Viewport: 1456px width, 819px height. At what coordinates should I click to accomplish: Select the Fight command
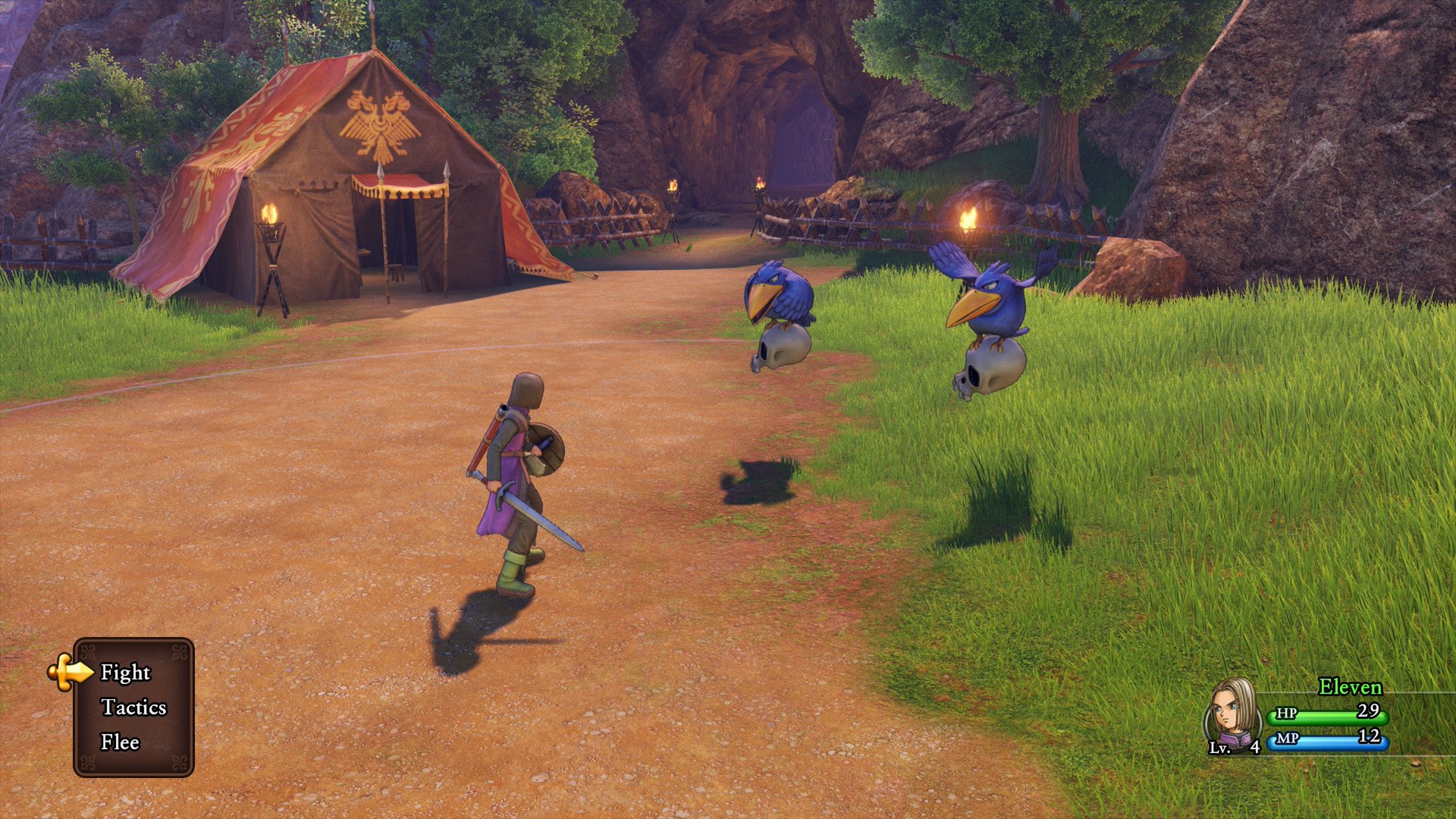126,673
